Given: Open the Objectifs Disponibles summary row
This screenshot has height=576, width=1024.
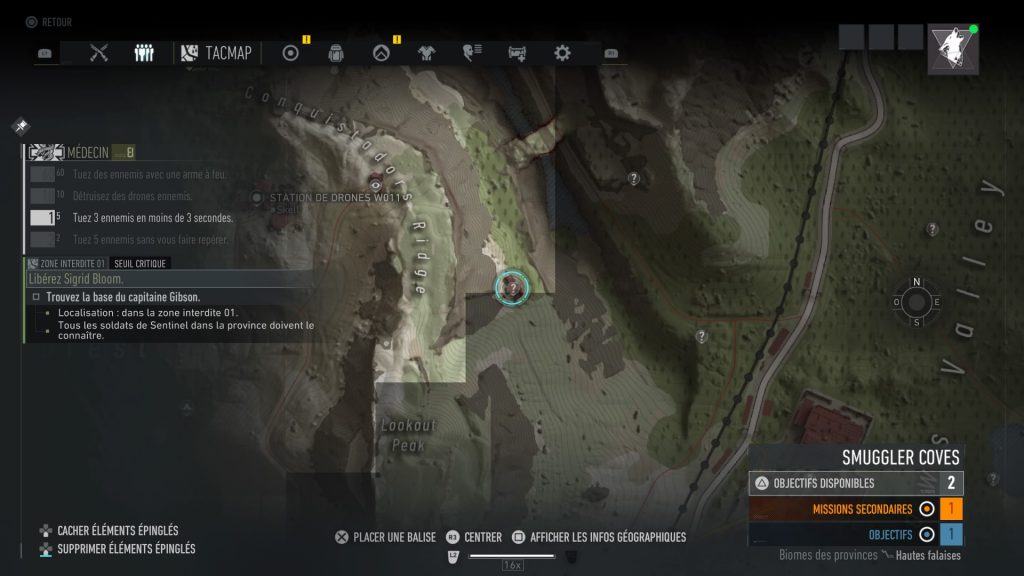Looking at the screenshot, I should [856, 483].
